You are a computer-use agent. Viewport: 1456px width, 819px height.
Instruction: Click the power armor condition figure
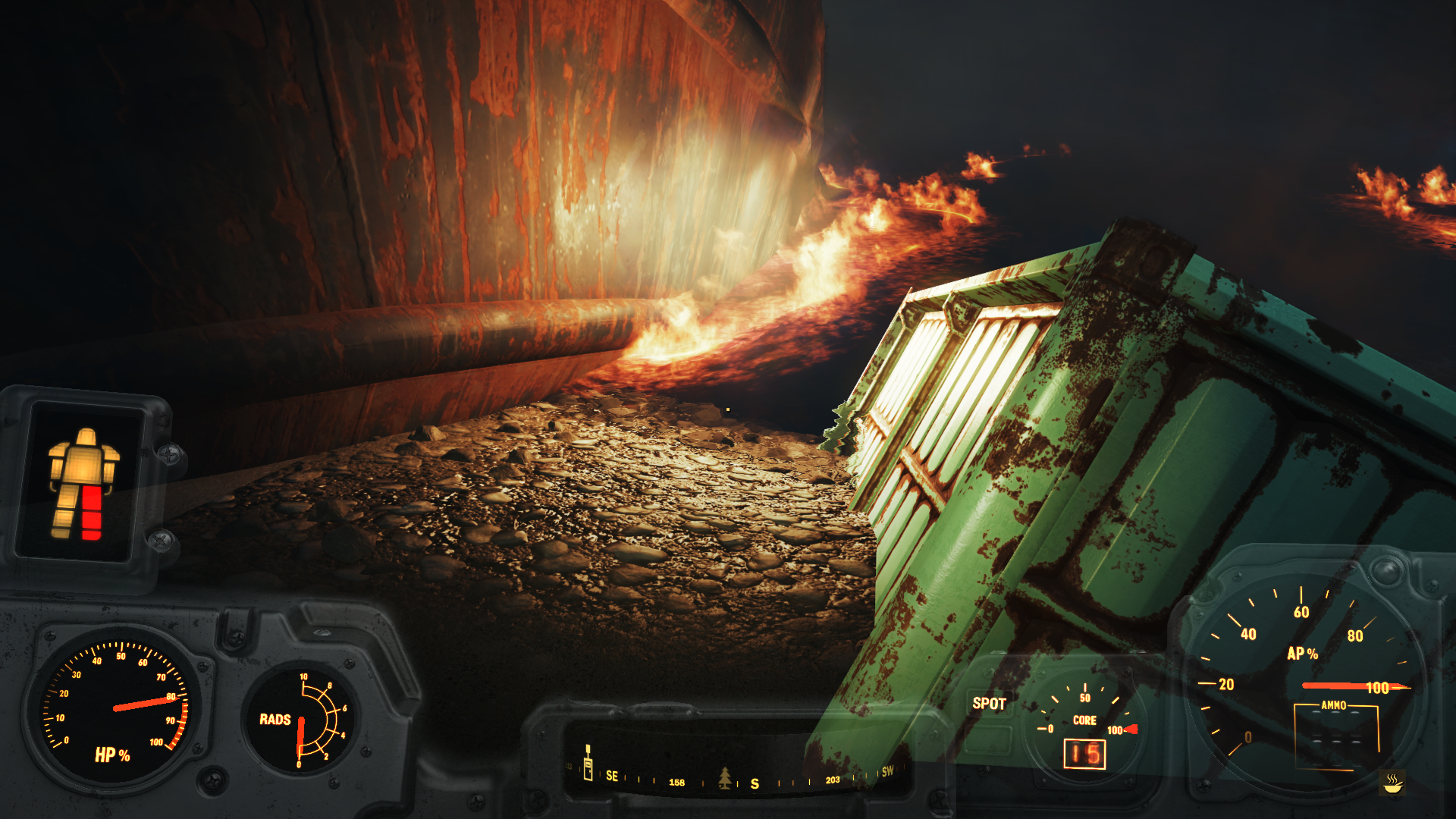click(83, 484)
